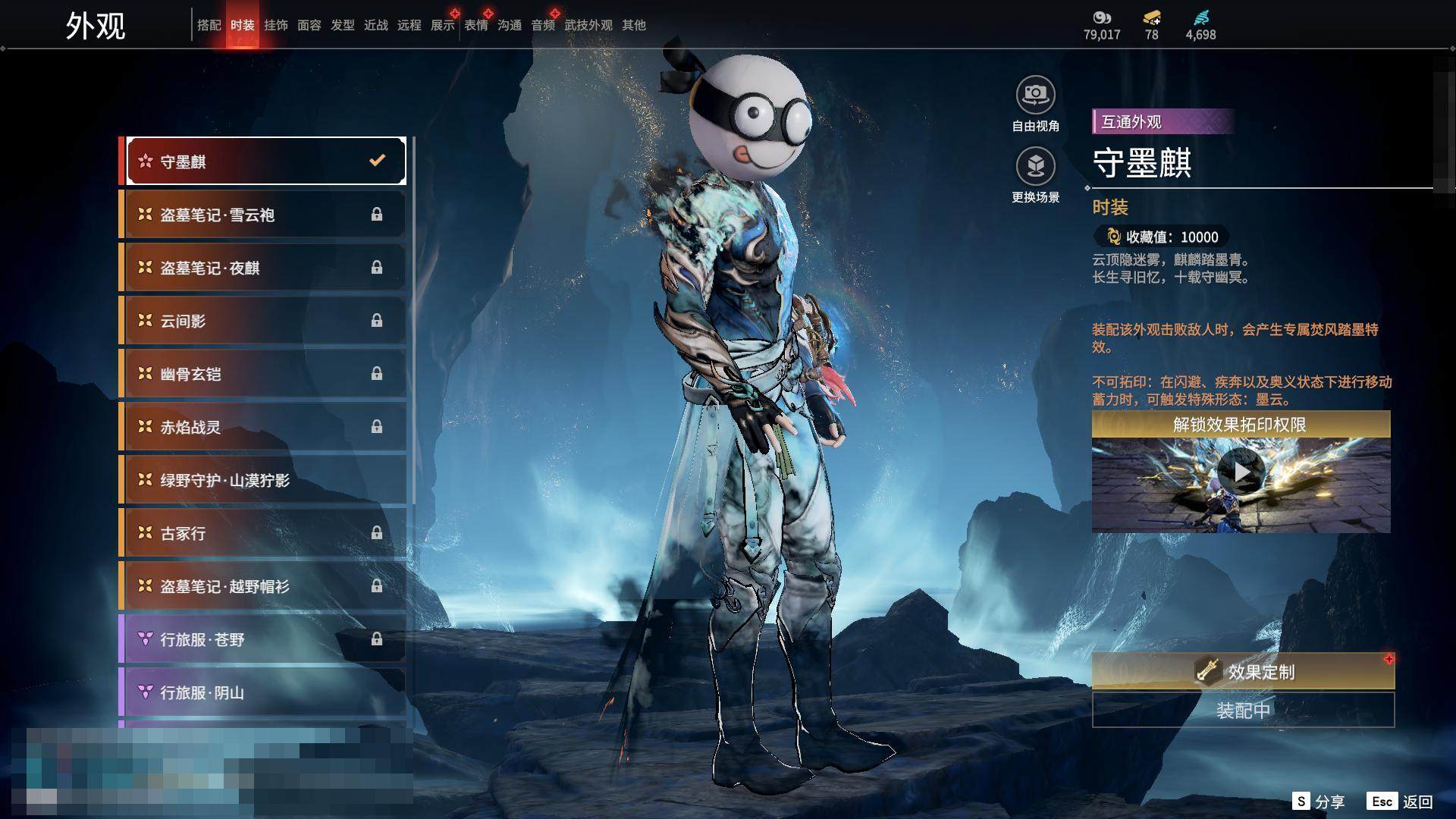
Task: Toggle the 自由视角 free camera
Action: (x=1035, y=96)
